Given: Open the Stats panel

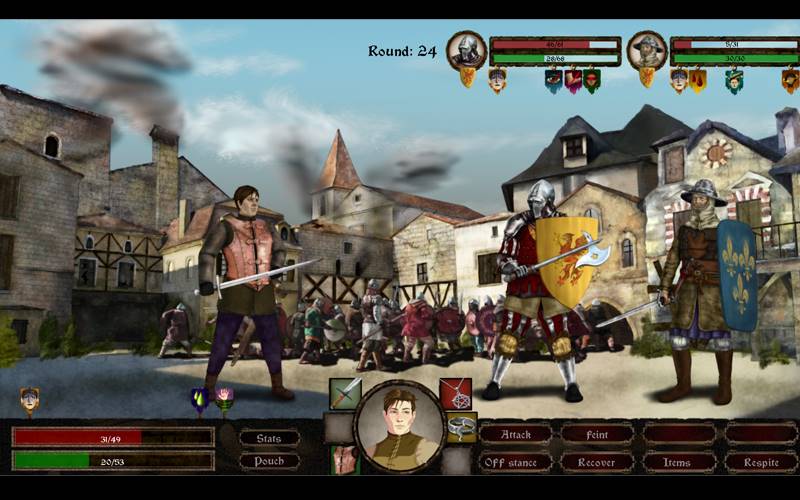Looking at the screenshot, I should coord(269,437).
